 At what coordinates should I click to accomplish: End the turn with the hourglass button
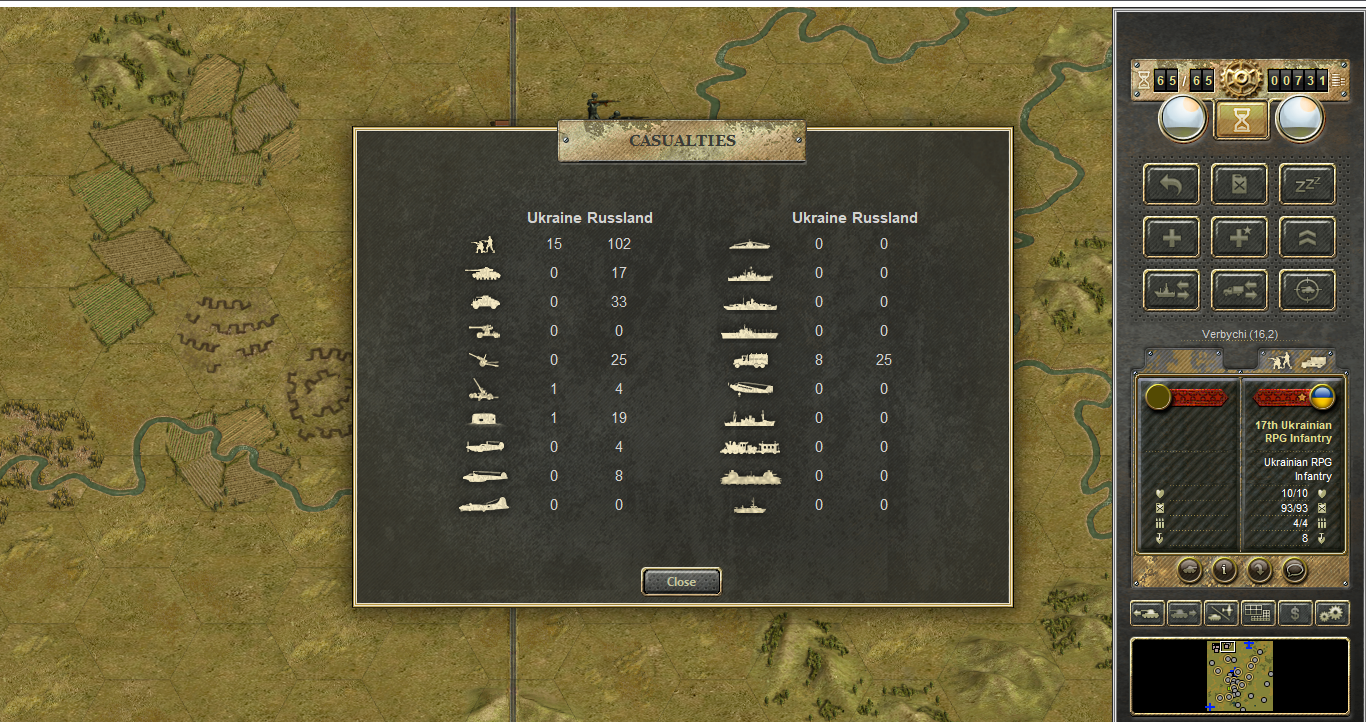click(1241, 120)
